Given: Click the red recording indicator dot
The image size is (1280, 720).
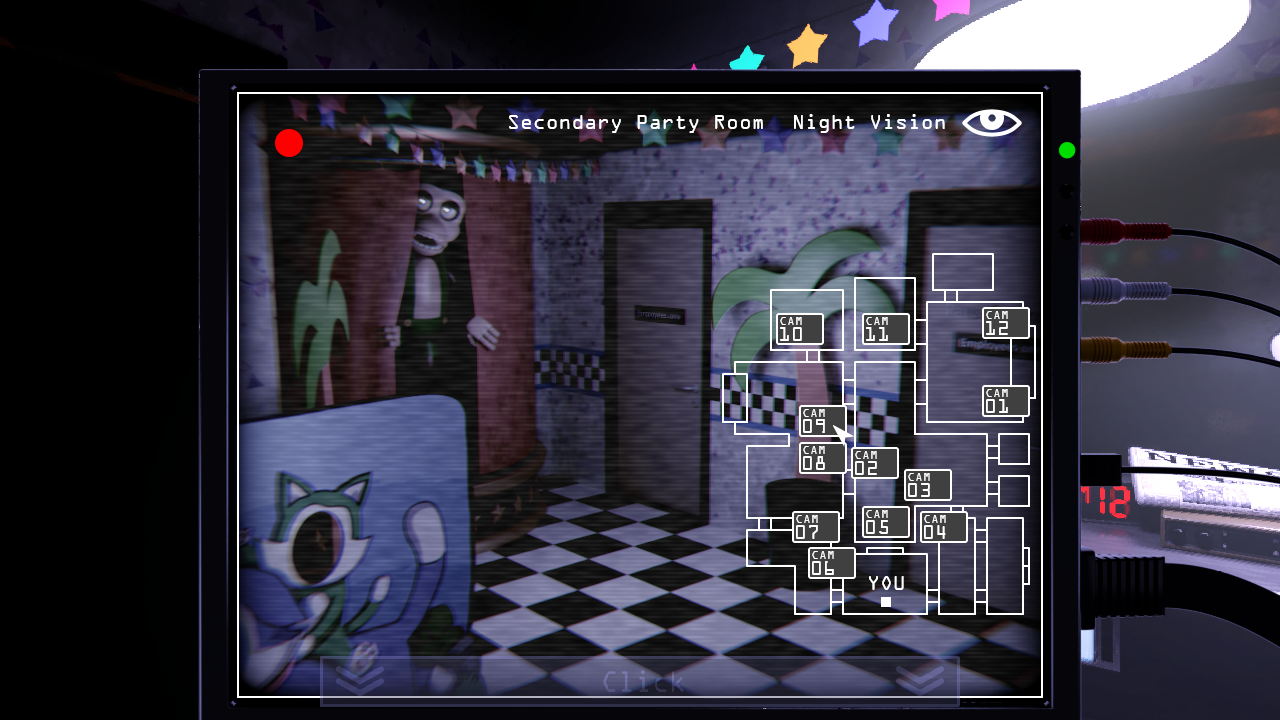Looking at the screenshot, I should click(x=290, y=143).
